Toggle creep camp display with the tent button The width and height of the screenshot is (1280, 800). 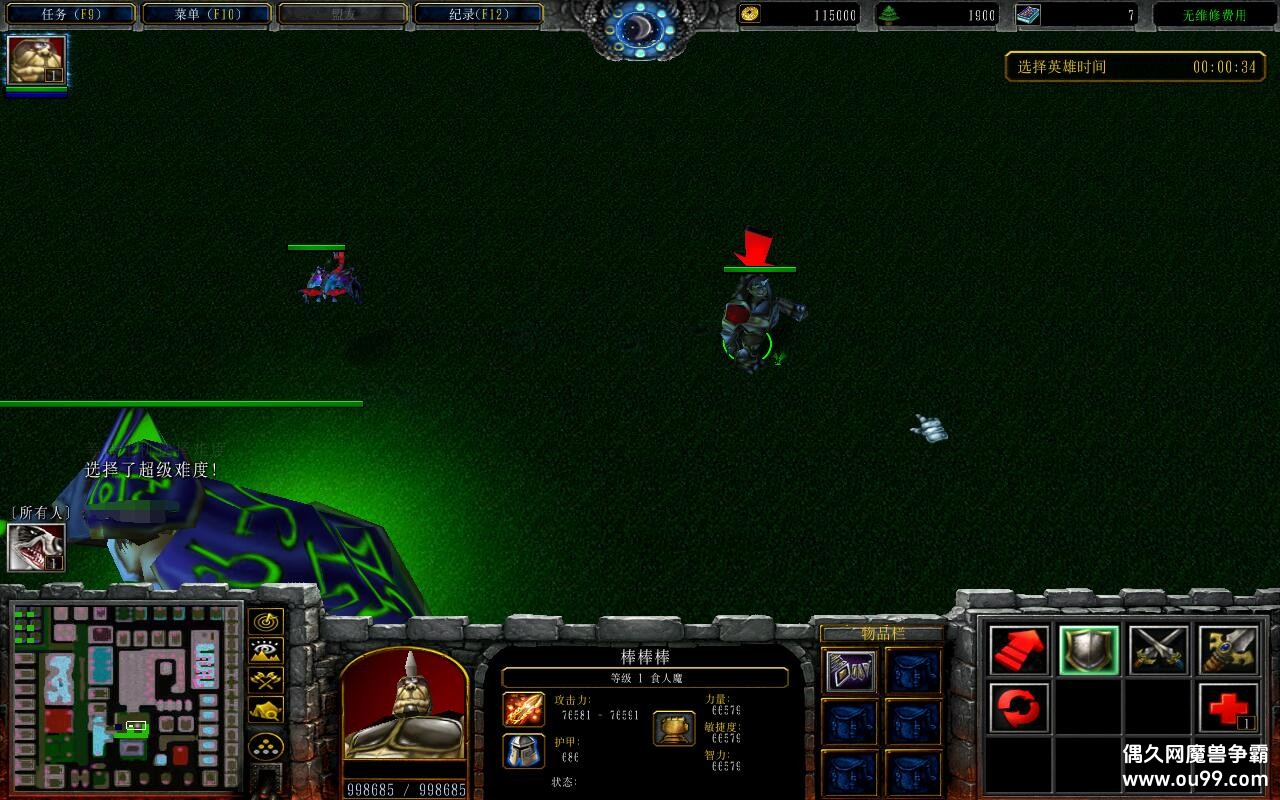tap(265, 711)
